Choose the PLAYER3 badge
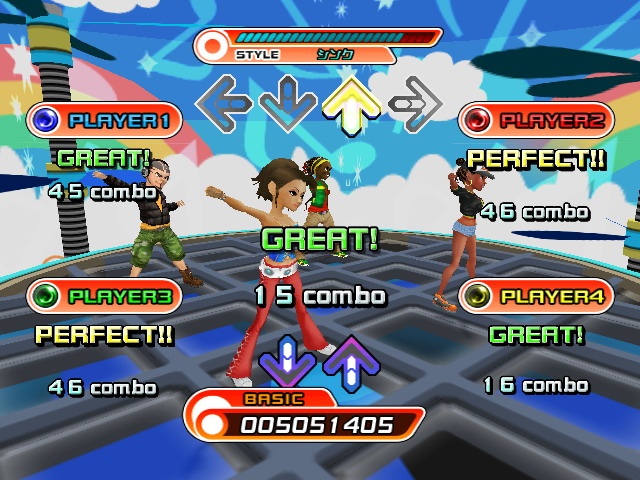This screenshot has height=480, width=640. (105, 296)
